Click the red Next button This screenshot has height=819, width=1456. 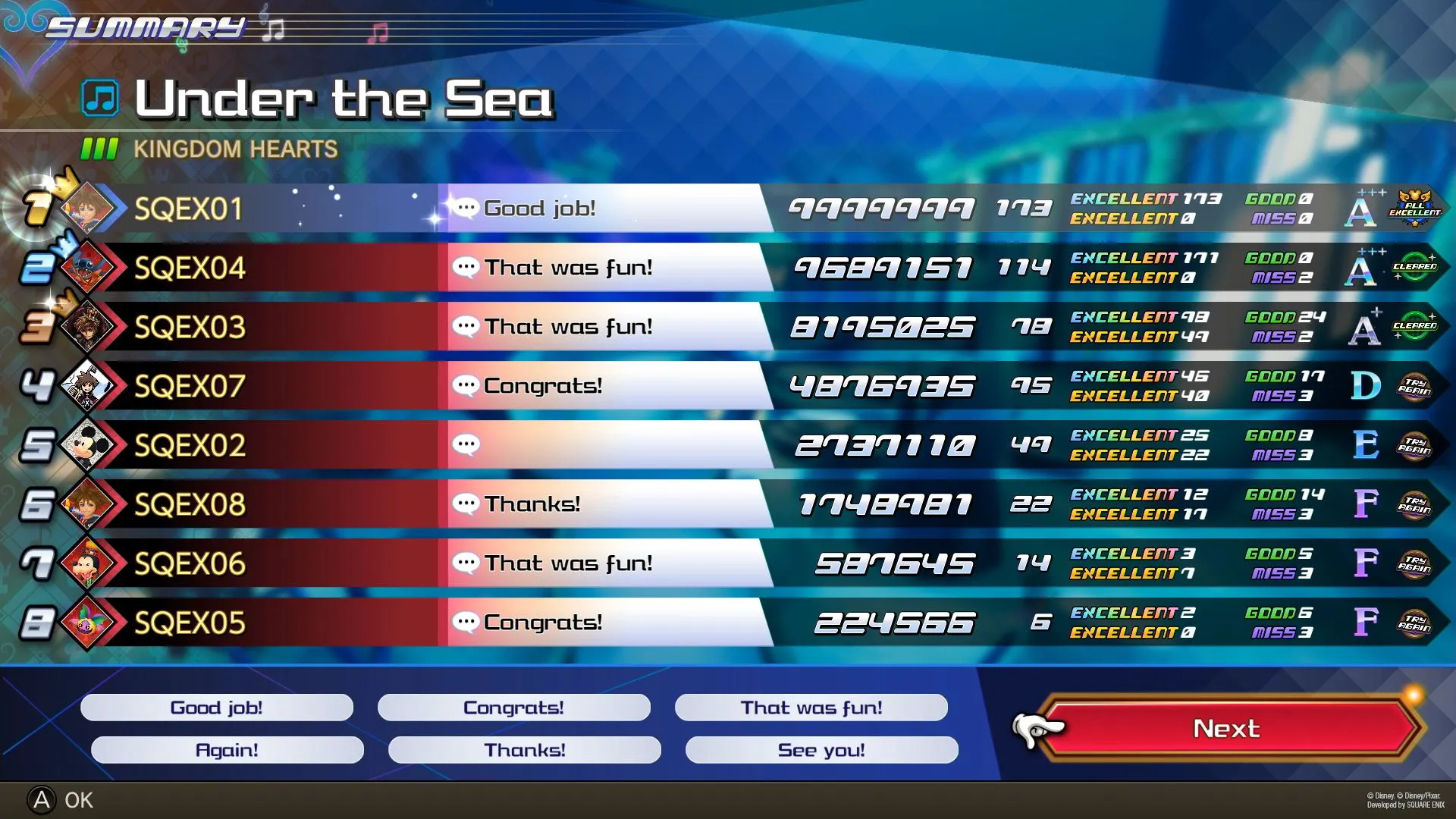[x=1226, y=729]
